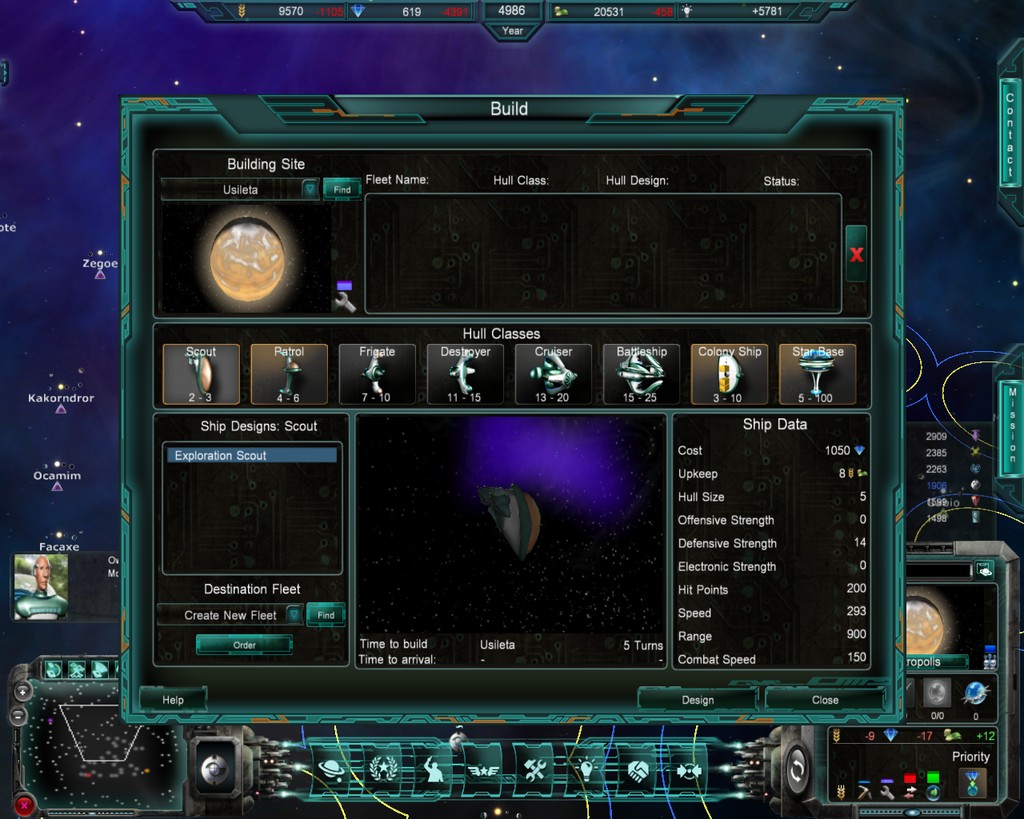Select the Scout hull class
The height and width of the screenshot is (819, 1024).
[201, 374]
